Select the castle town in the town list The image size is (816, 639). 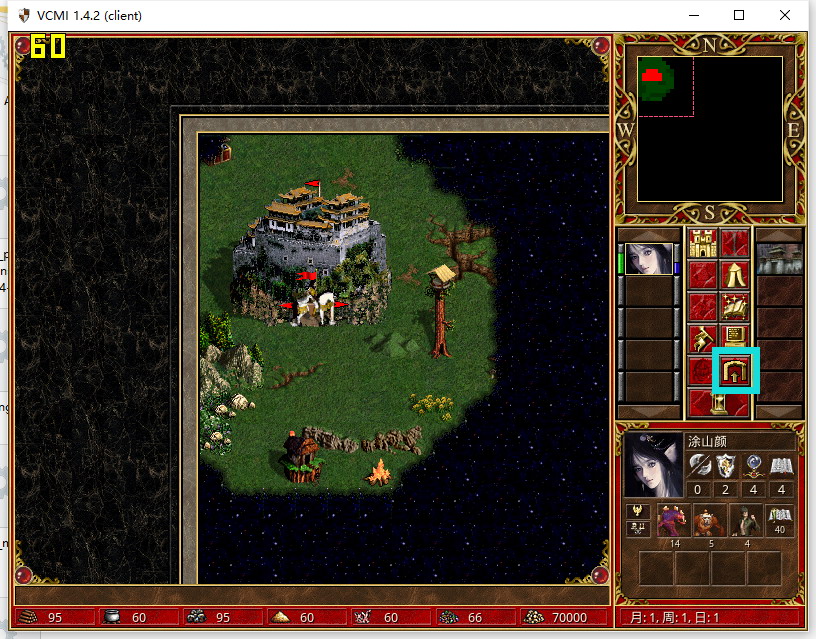pos(779,258)
